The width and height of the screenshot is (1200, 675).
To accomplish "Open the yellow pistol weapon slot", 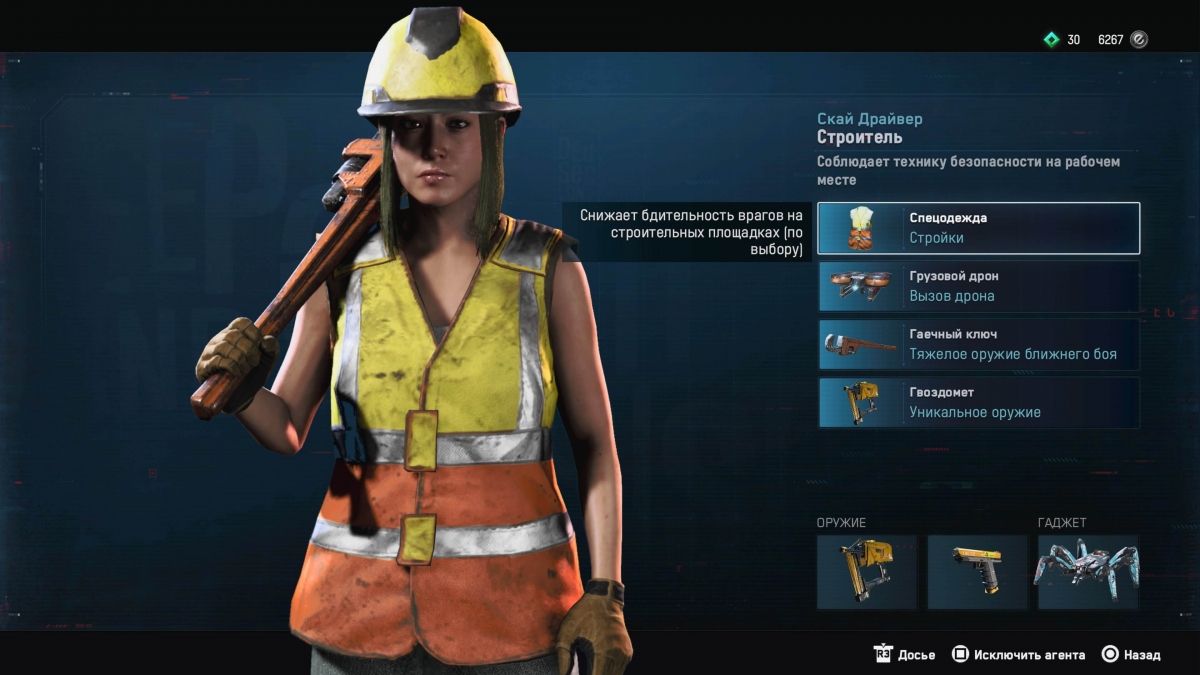I will [977, 572].
